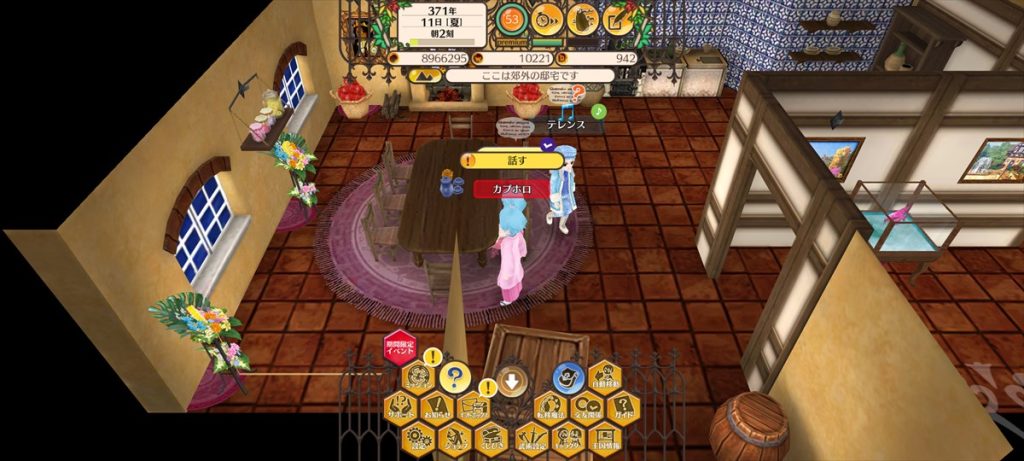Open the yellow question mark help bubble
This screenshot has height=461, width=1024.
pos(455,377)
